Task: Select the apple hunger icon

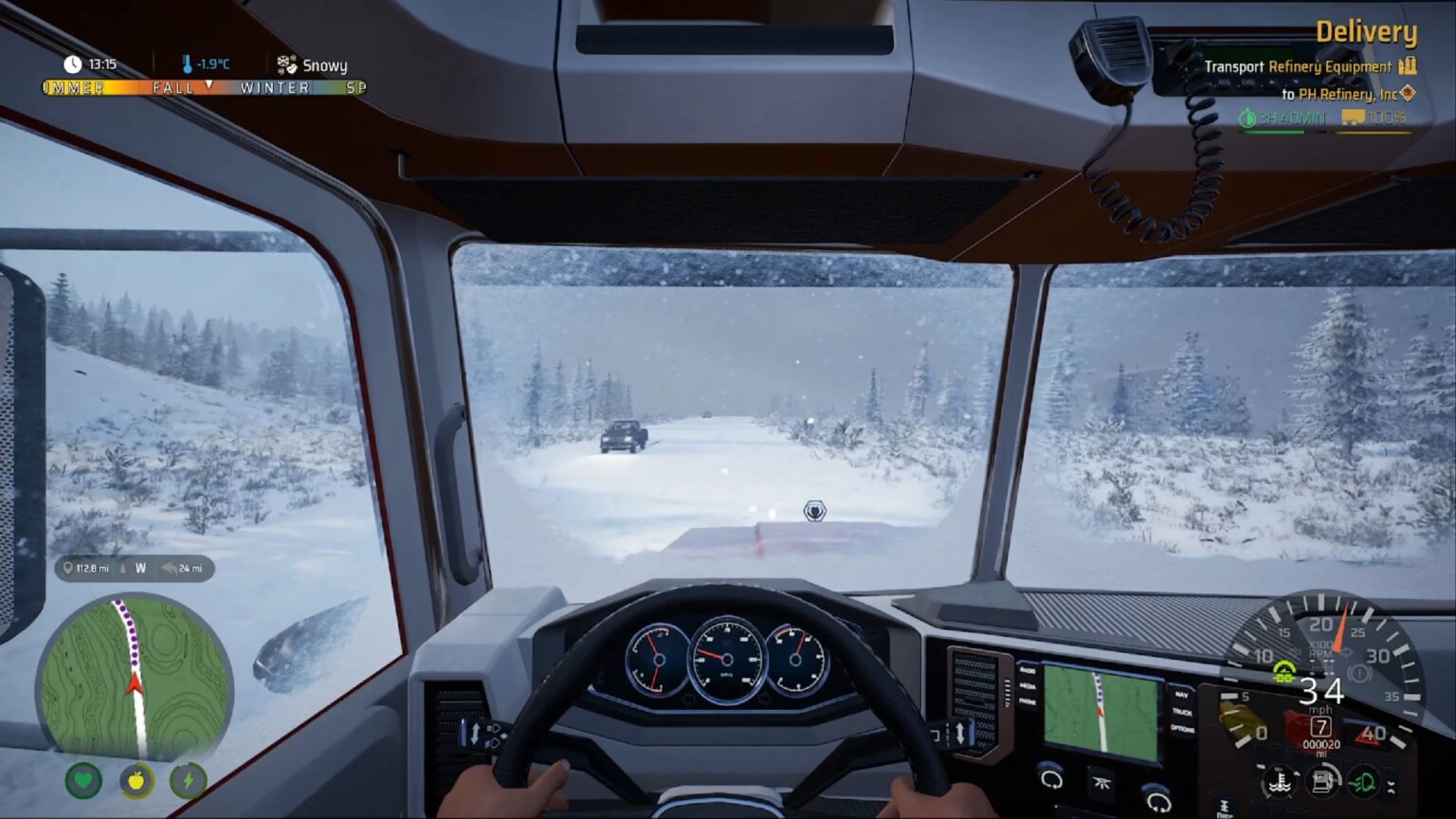Action: 136,781
